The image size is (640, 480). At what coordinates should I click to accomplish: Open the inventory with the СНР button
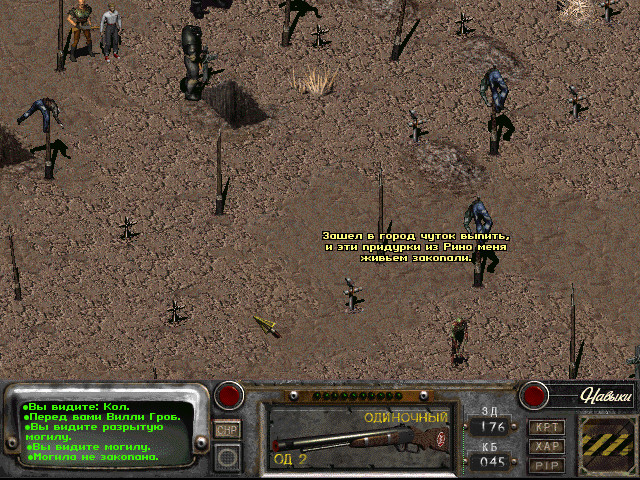(227, 429)
